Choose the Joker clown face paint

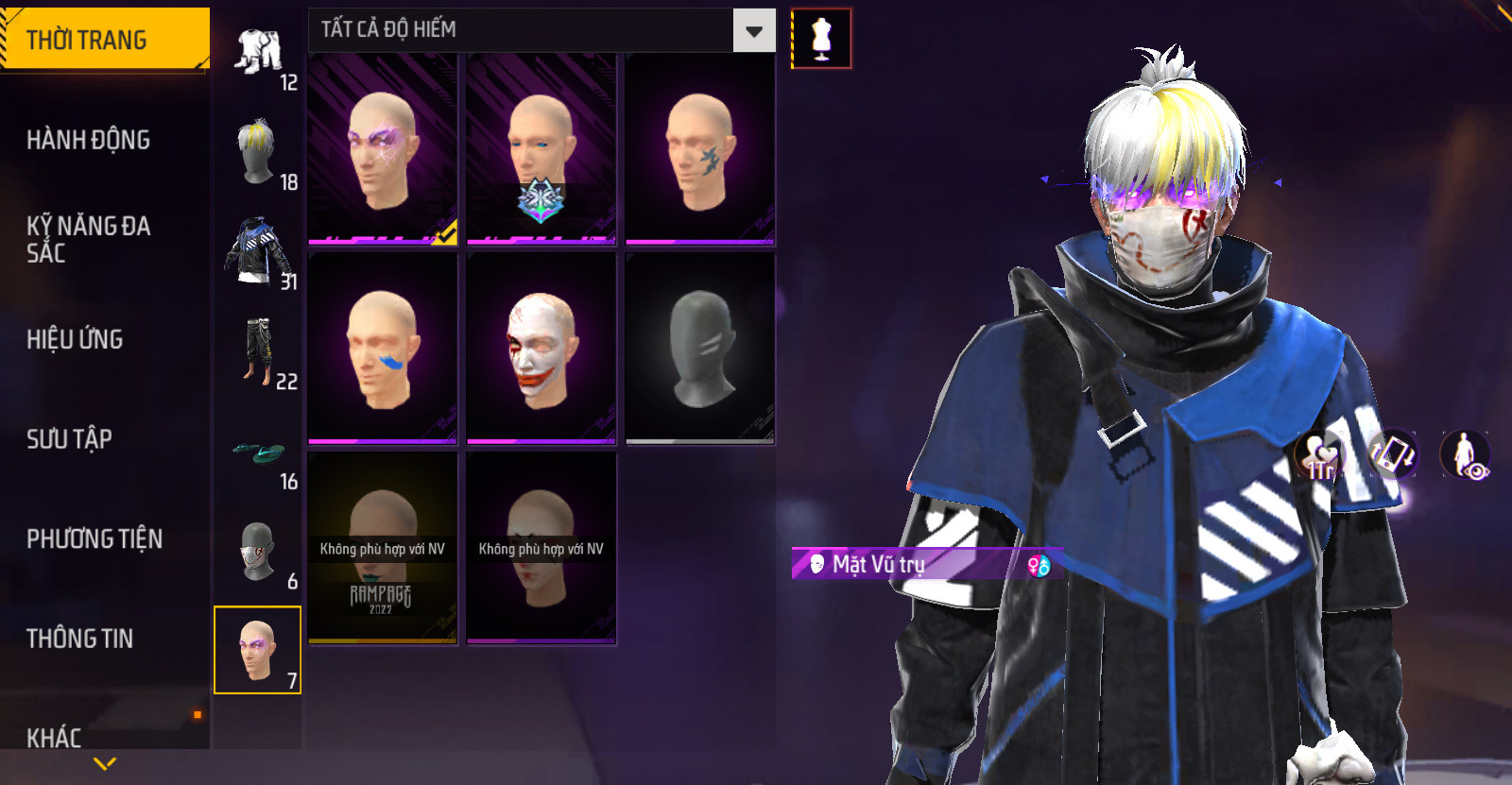point(541,349)
